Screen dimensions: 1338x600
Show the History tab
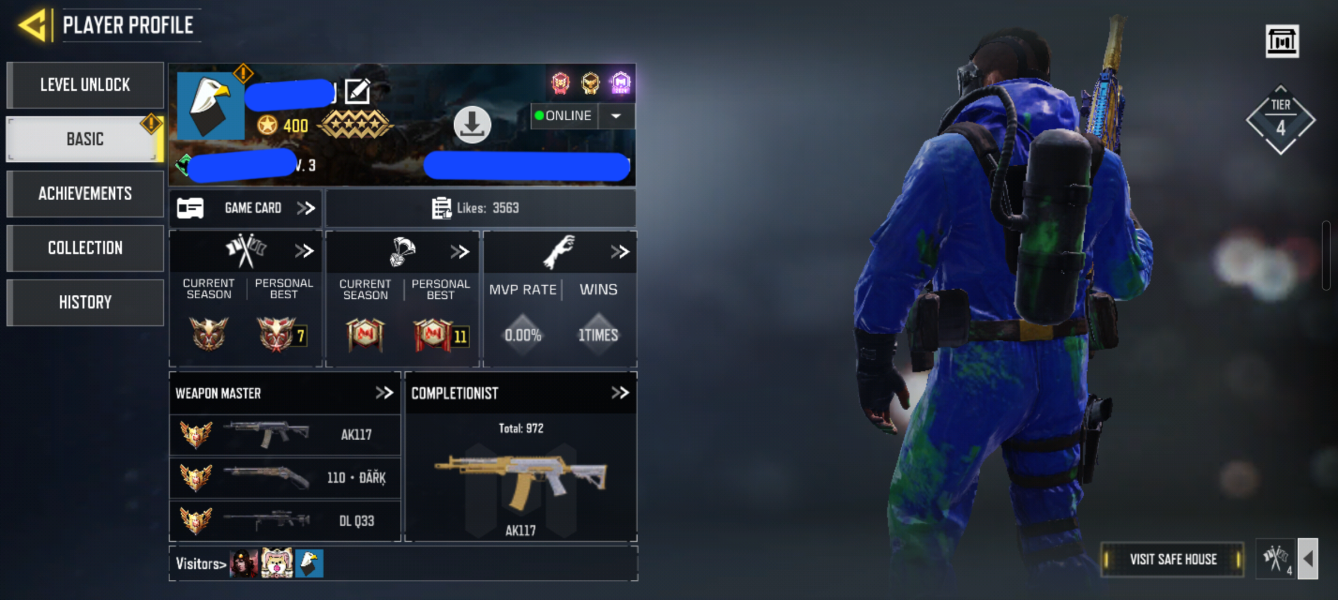tap(85, 302)
